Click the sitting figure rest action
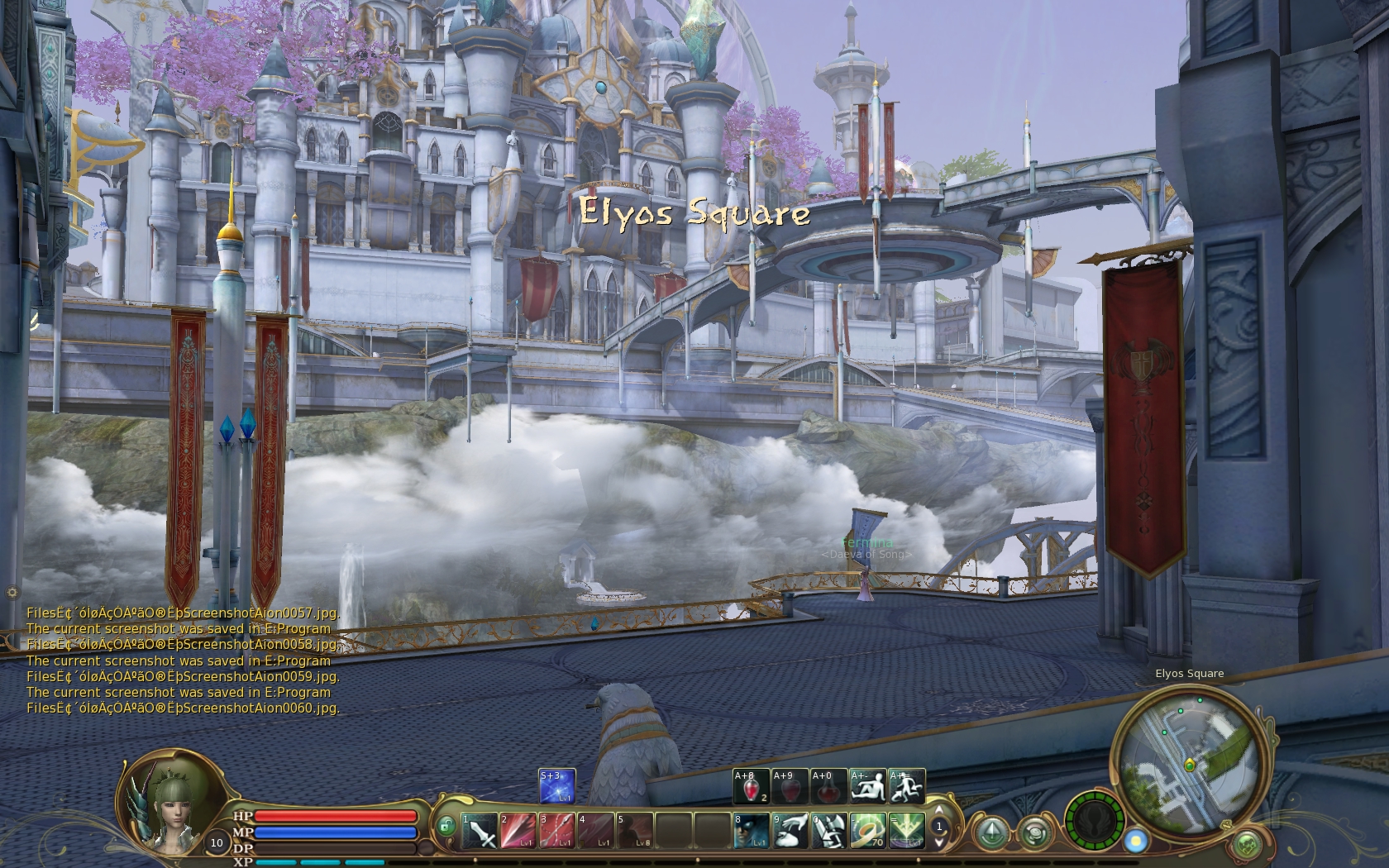The image size is (1389, 868). (x=867, y=786)
